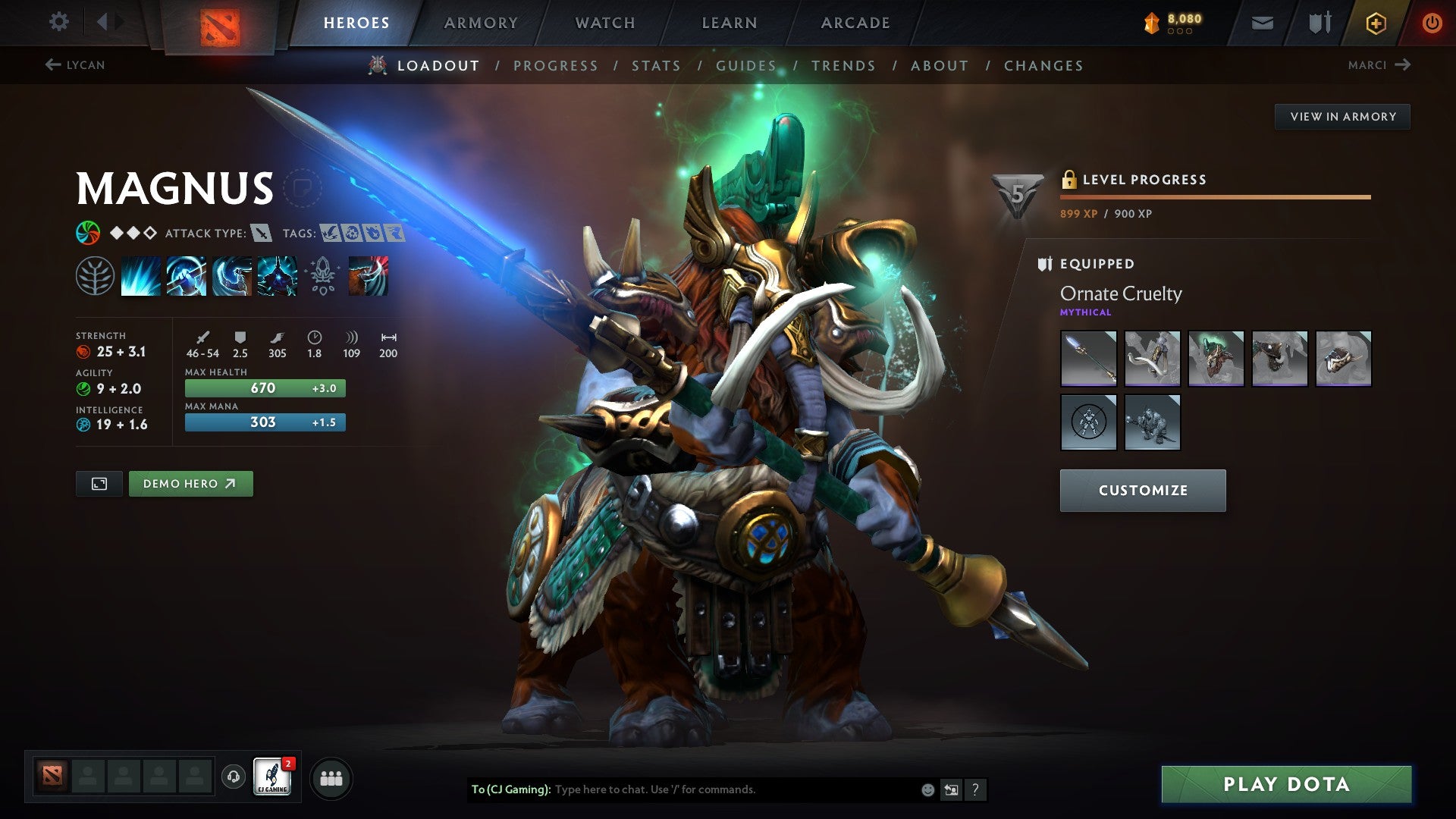Open Magnus's Skewer ability icon
Image resolution: width=1456 pixels, height=819 pixels.
[x=231, y=277]
